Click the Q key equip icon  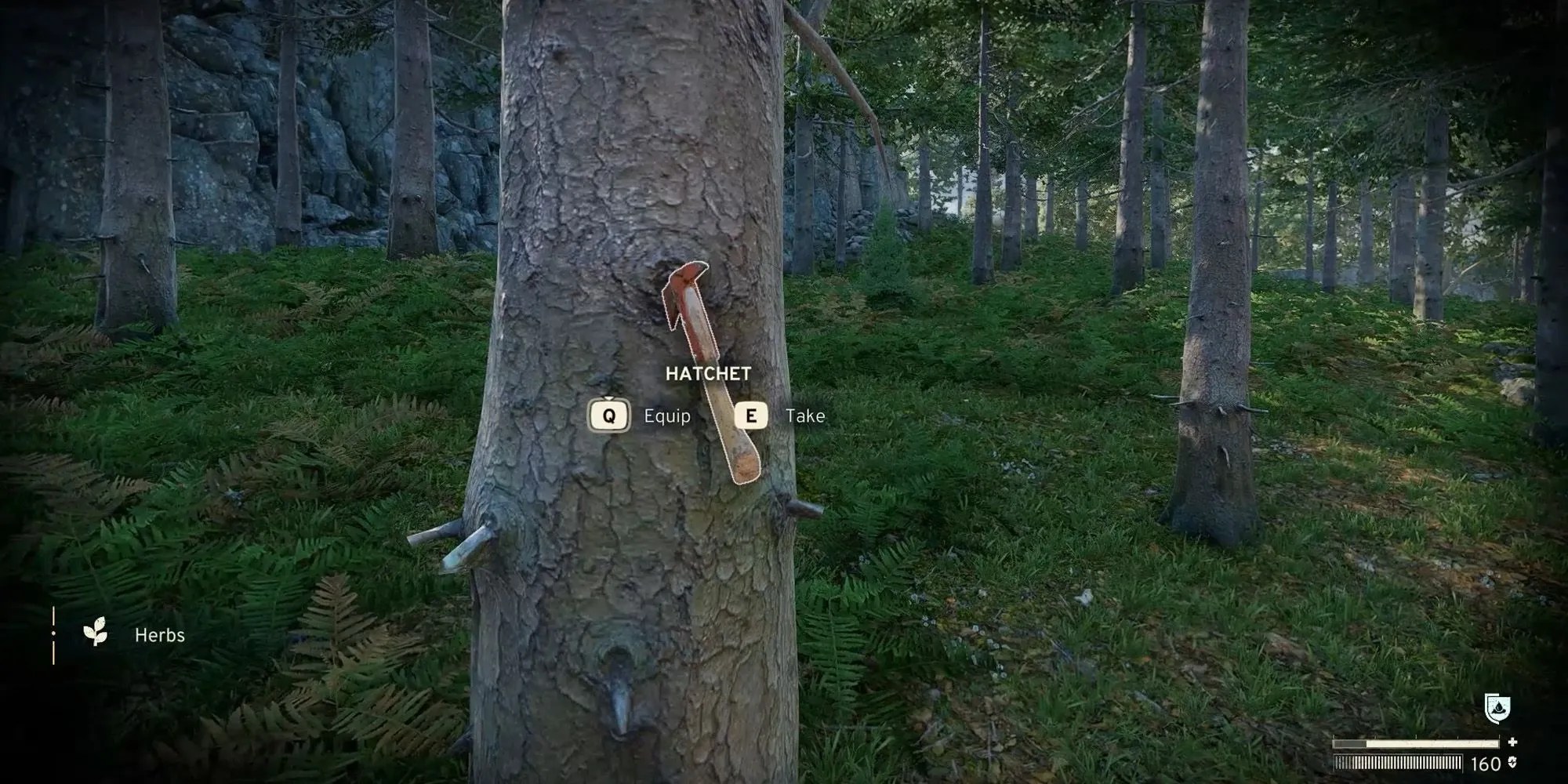609,416
